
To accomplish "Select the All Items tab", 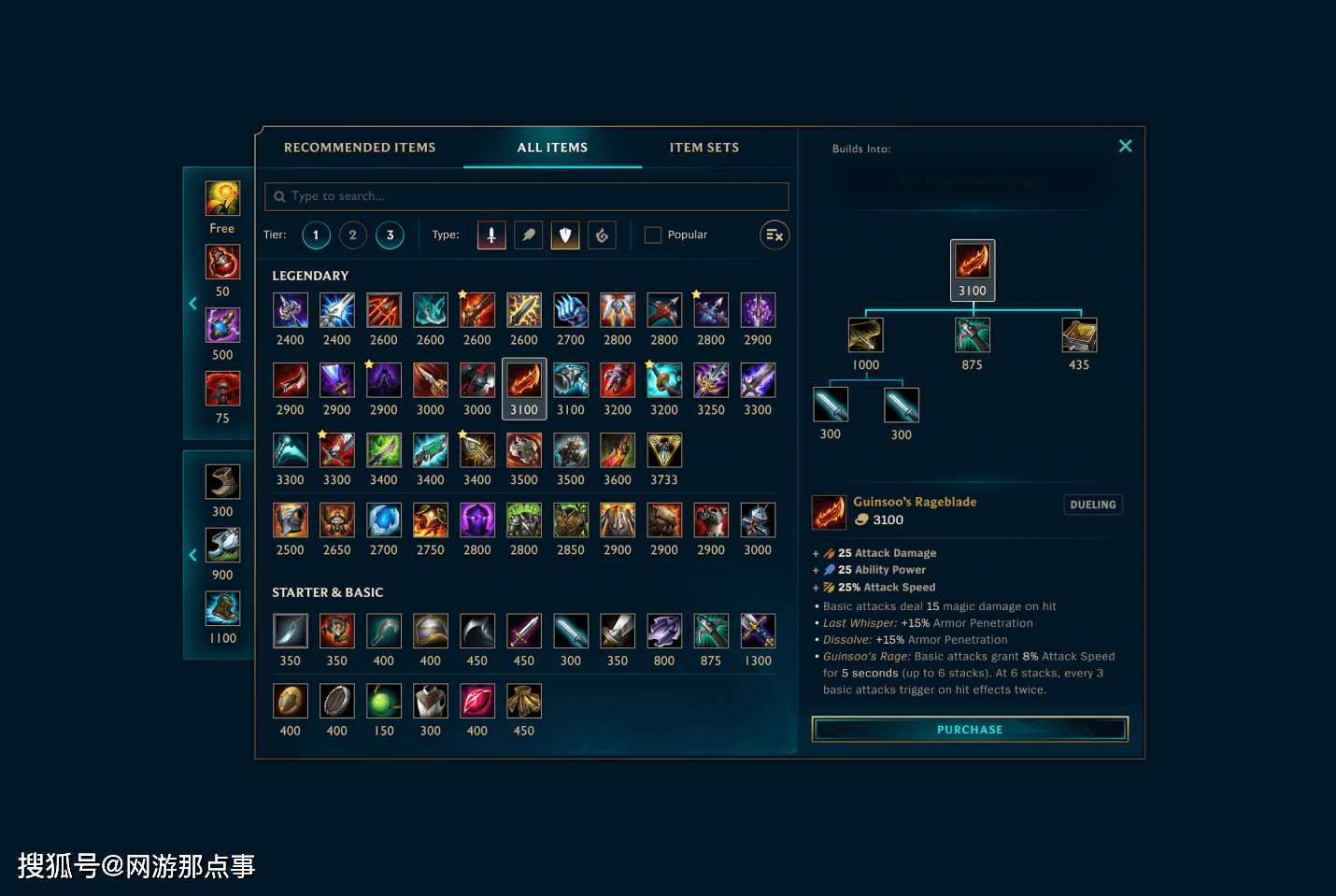I will pos(552,148).
